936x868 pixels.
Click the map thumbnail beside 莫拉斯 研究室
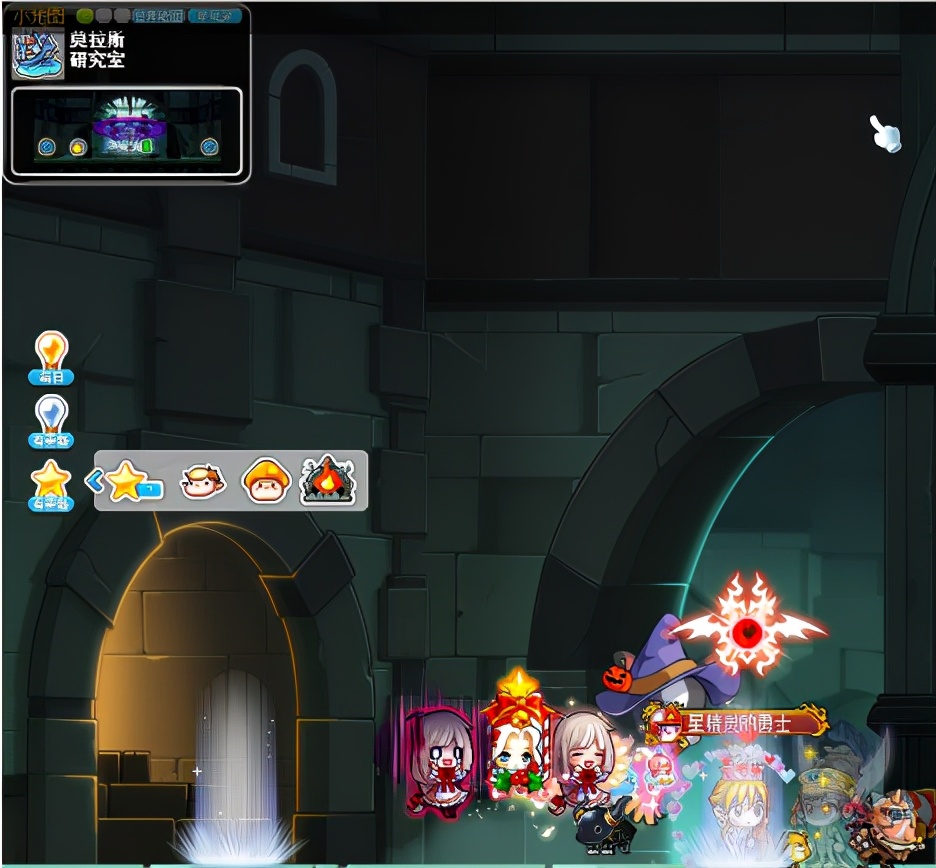click(x=38, y=52)
